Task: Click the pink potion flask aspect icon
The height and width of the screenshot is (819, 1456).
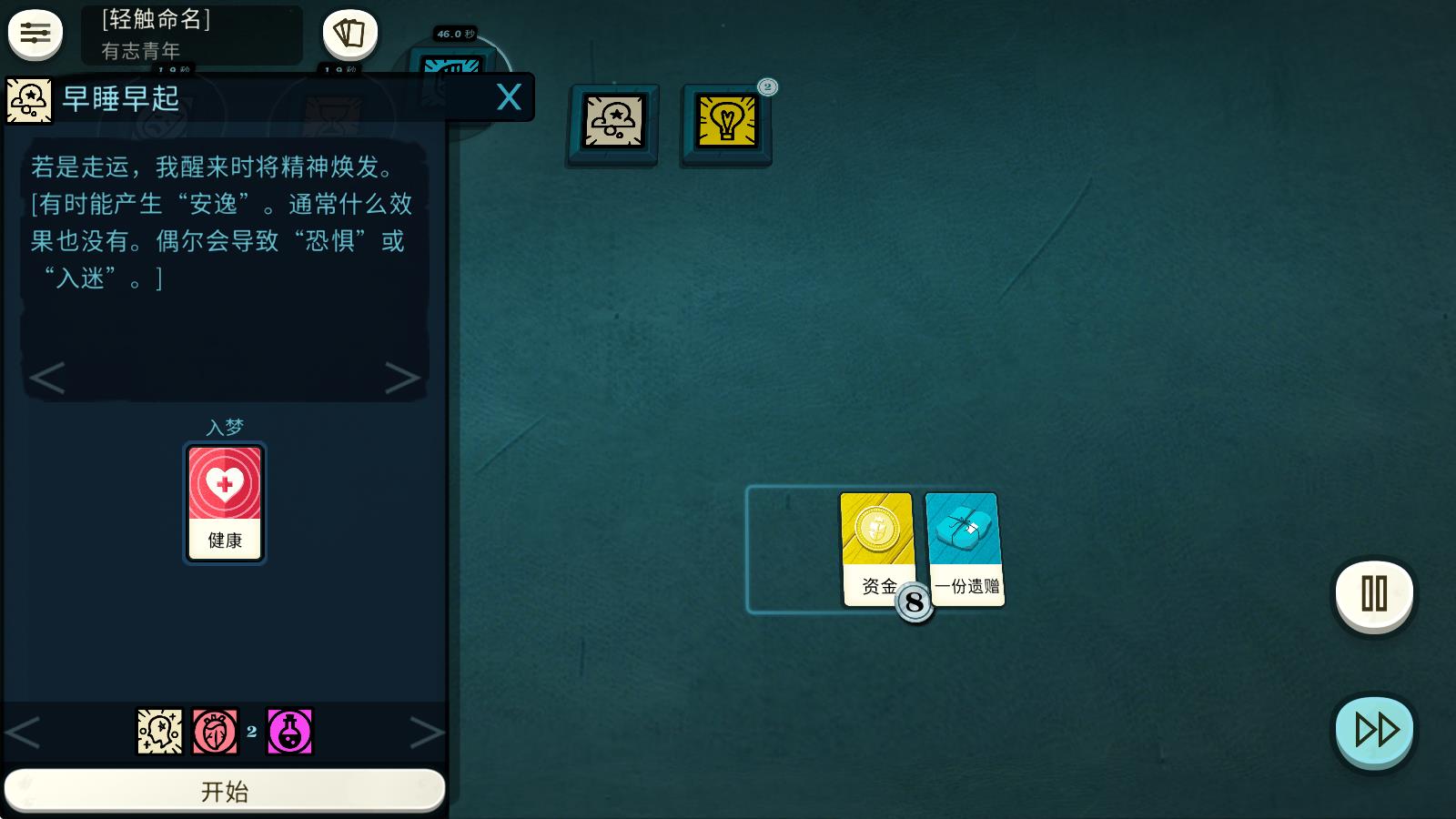Action: (288, 731)
